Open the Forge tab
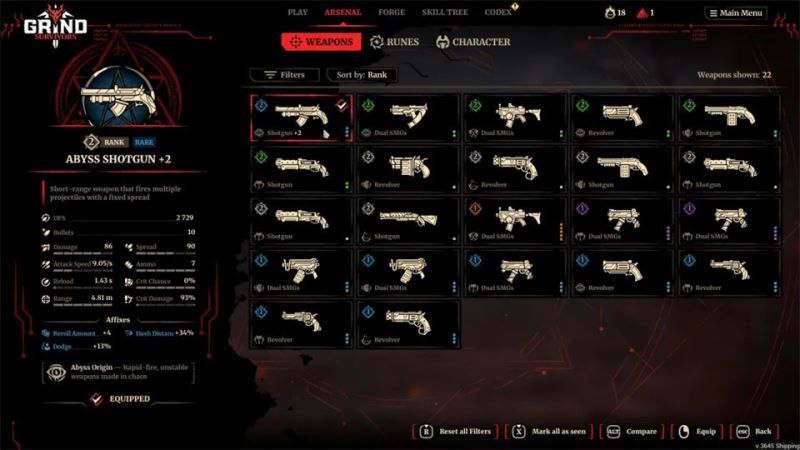 click(x=391, y=12)
